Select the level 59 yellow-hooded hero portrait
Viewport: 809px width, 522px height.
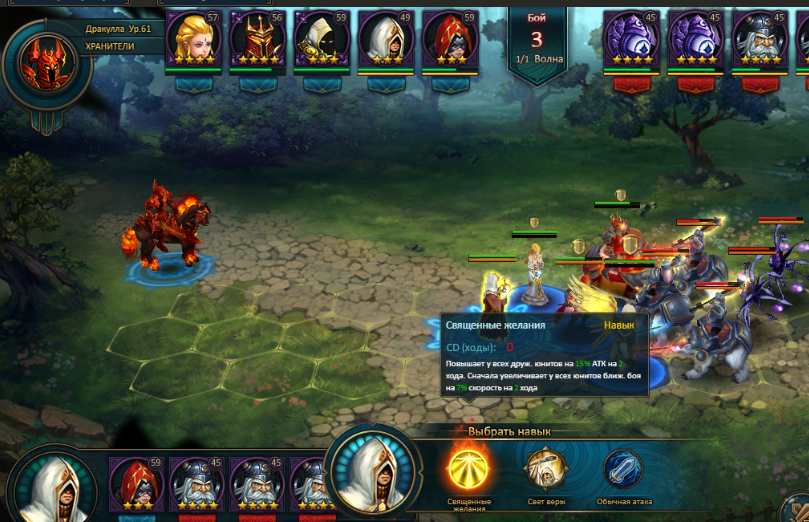coord(322,39)
